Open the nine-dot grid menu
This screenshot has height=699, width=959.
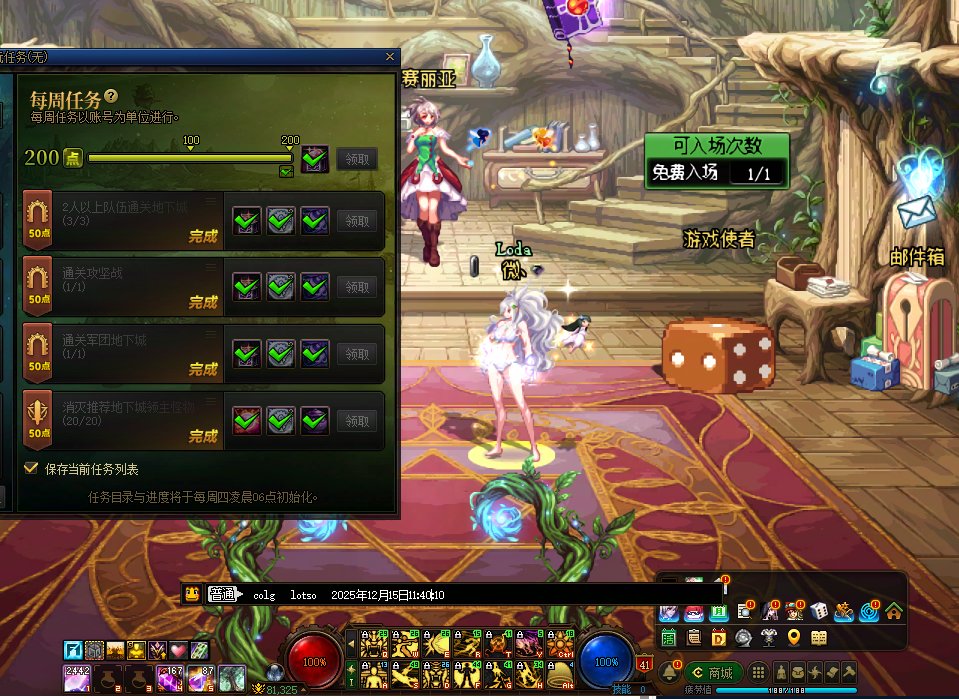(x=759, y=672)
